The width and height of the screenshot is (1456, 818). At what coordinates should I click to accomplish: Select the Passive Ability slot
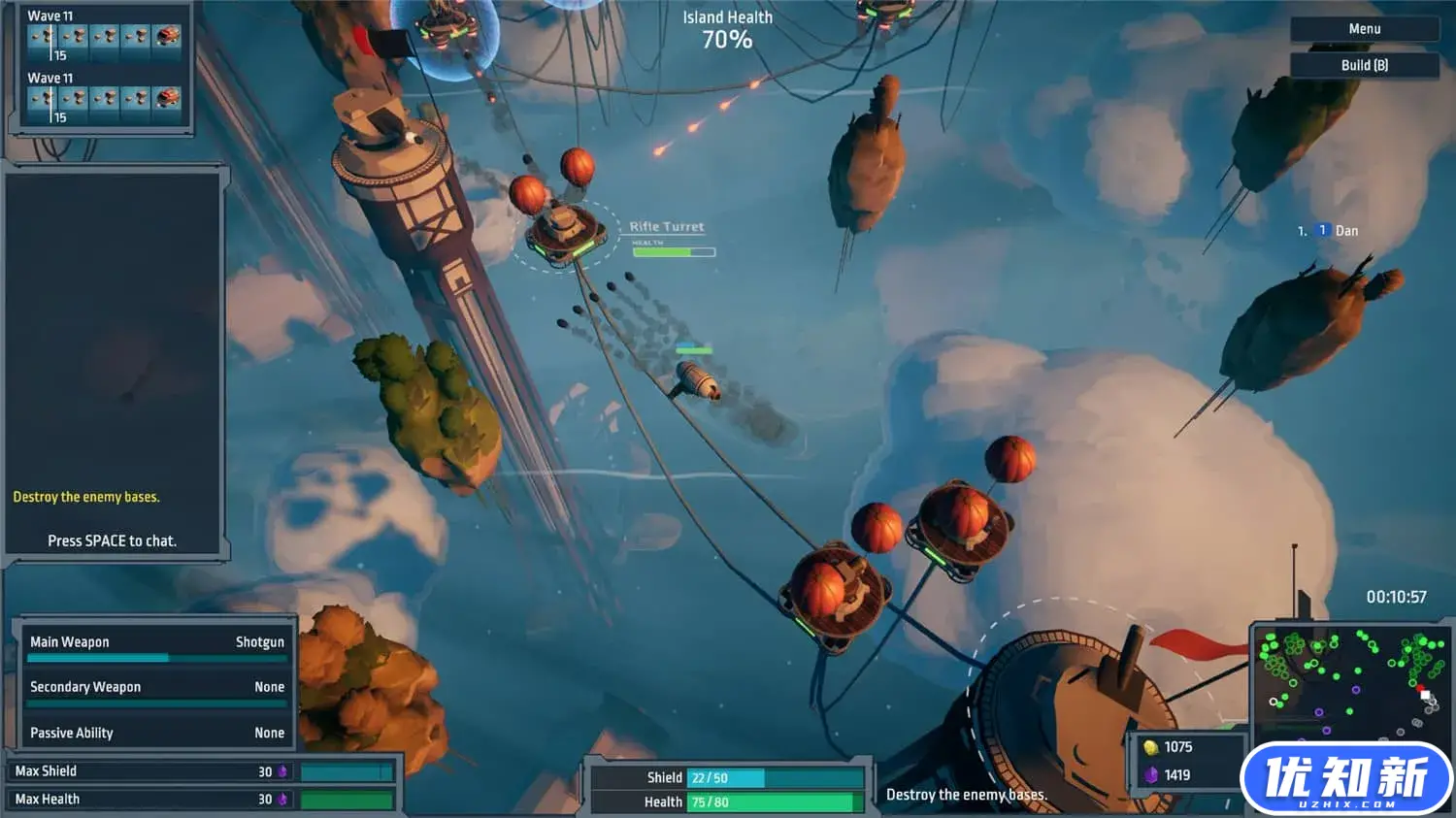coord(156,733)
